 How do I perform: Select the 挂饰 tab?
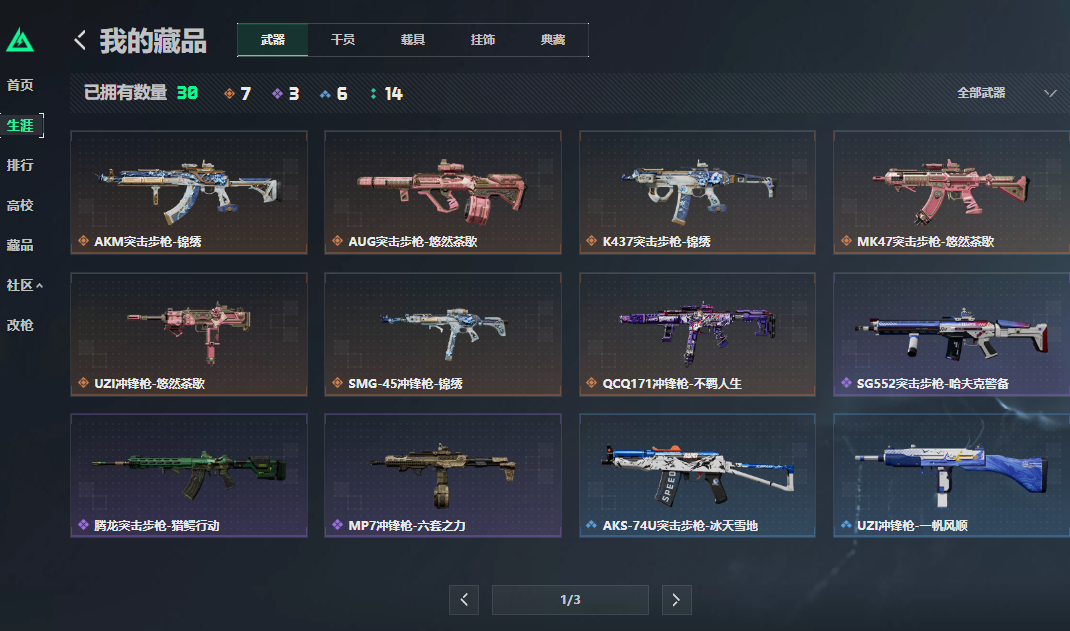[x=483, y=40]
